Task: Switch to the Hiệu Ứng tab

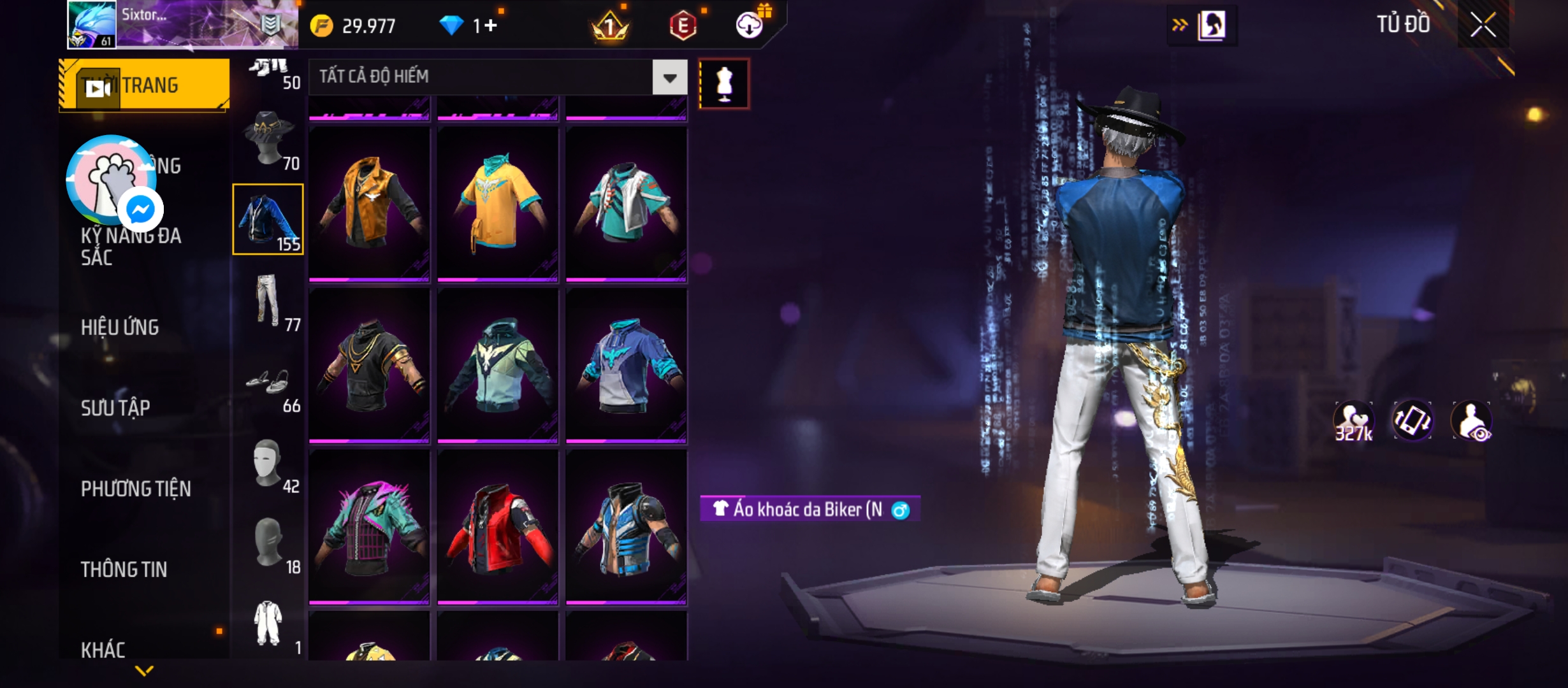Action: [120, 327]
